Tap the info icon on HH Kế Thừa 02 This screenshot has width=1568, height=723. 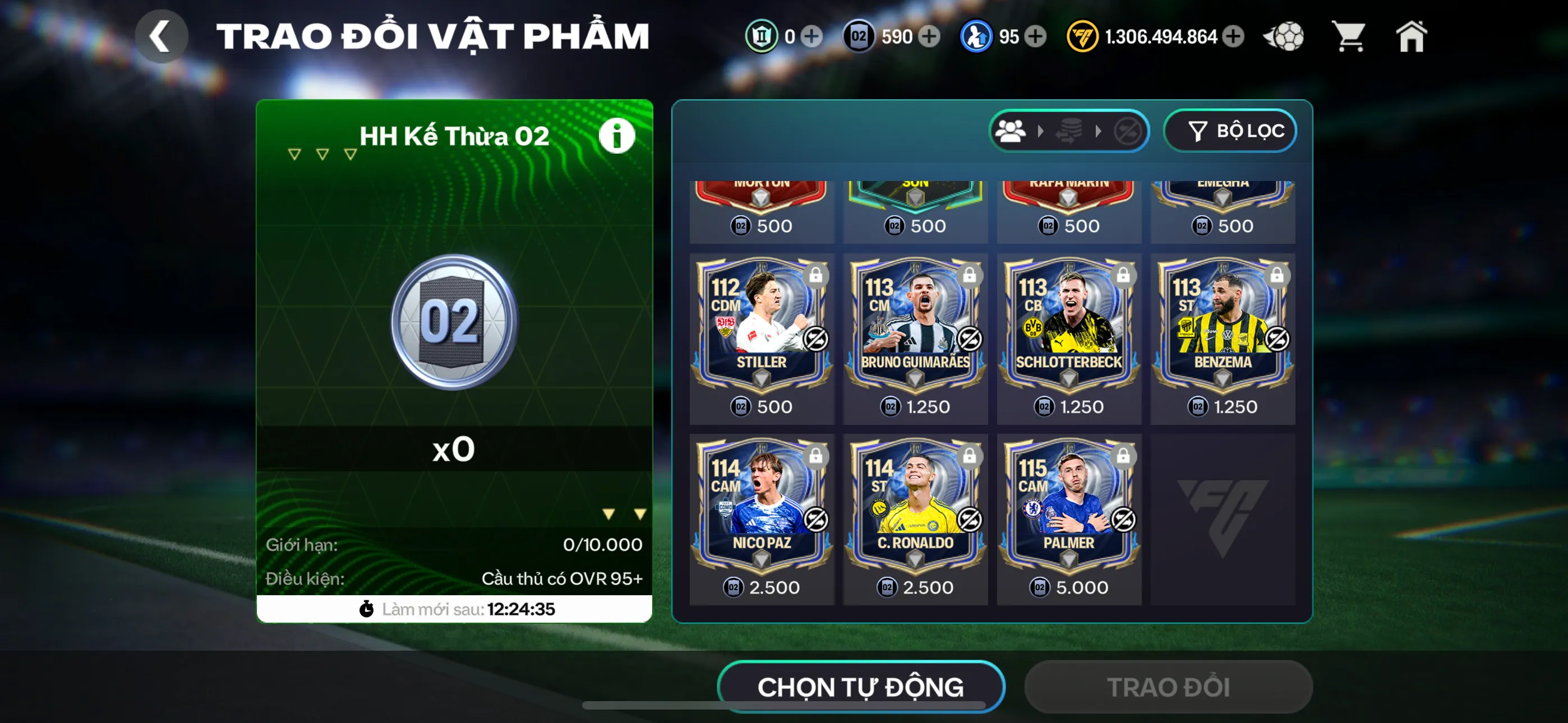[x=617, y=136]
